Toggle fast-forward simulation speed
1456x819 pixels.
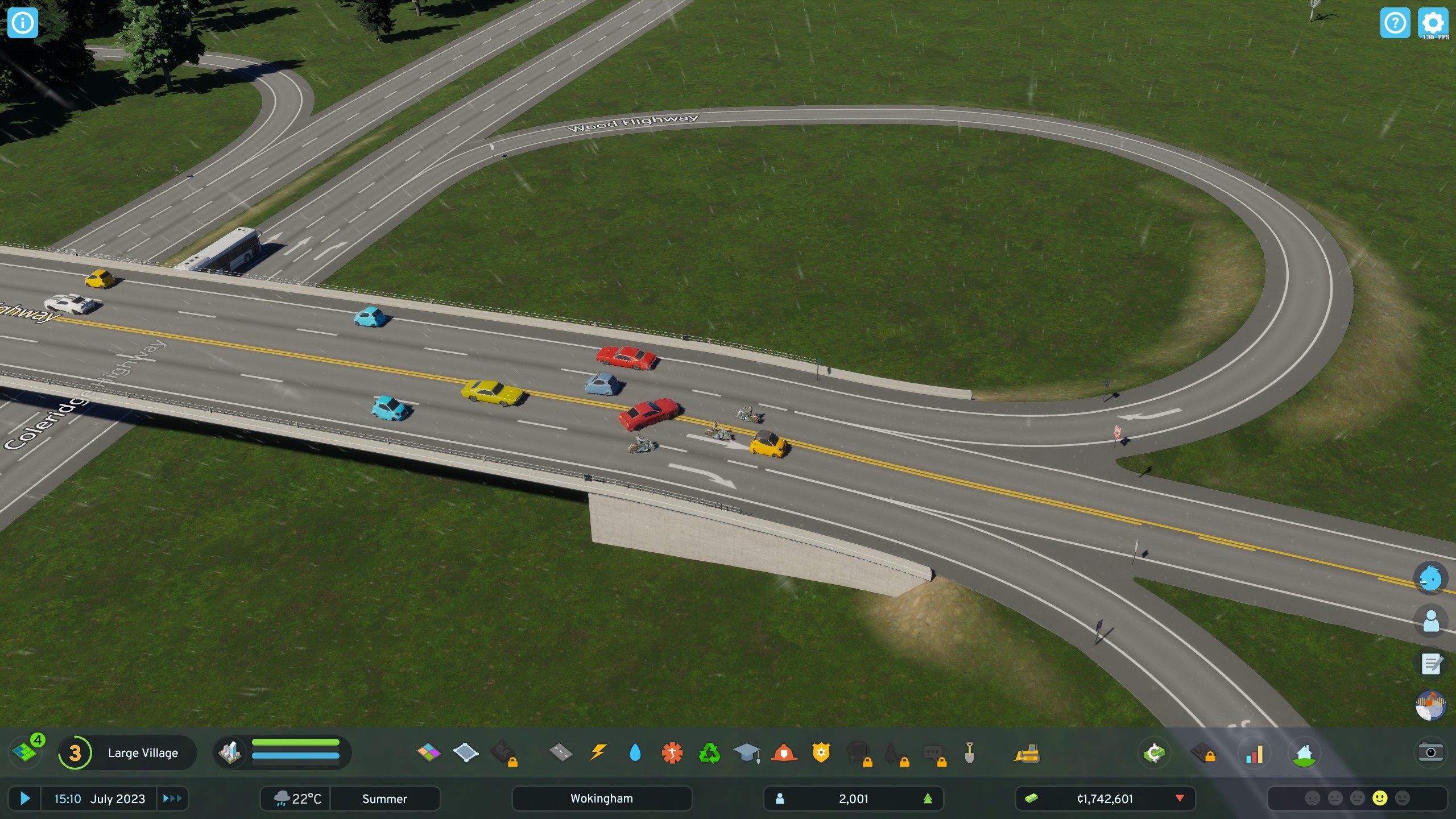(x=172, y=799)
